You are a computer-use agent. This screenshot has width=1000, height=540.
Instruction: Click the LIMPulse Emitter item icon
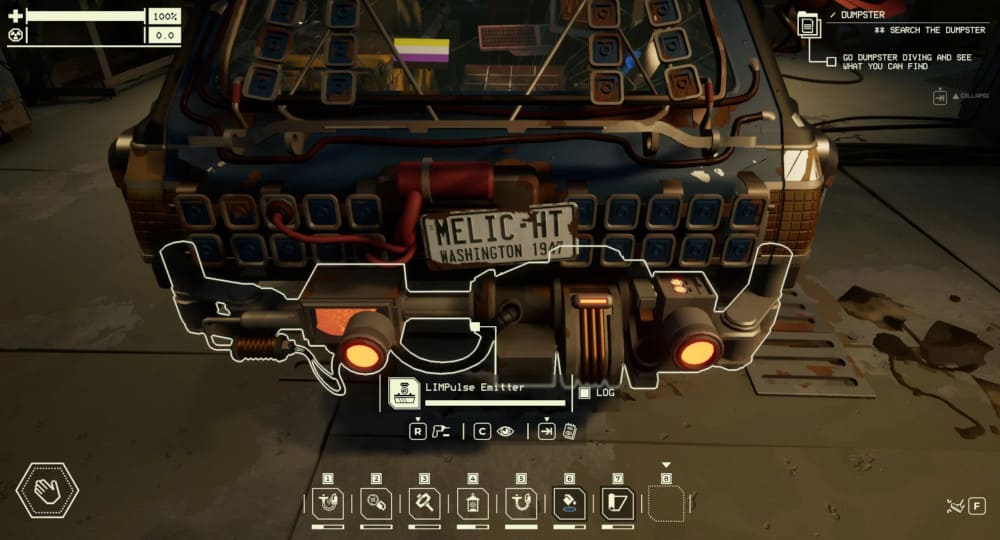click(403, 392)
